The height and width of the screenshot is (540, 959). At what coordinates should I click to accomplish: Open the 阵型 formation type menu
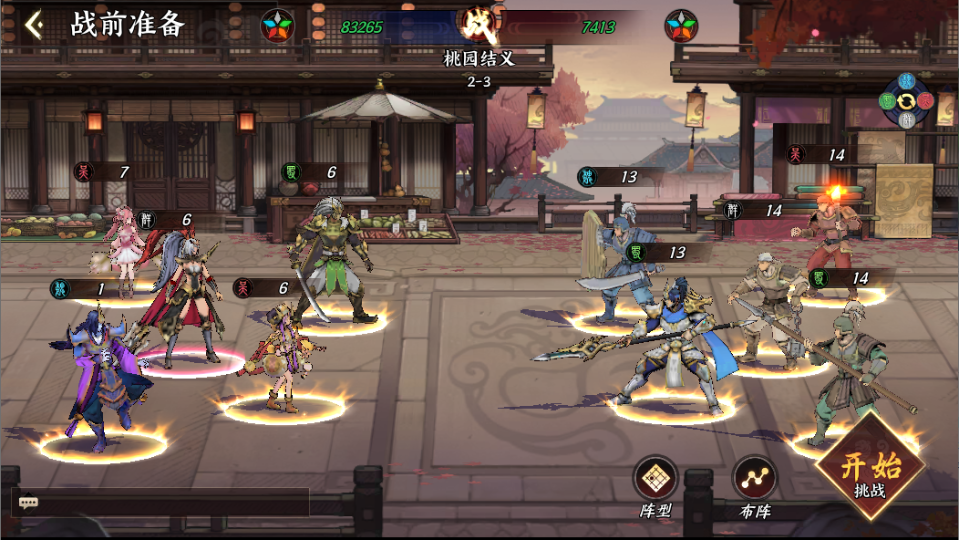point(656,479)
